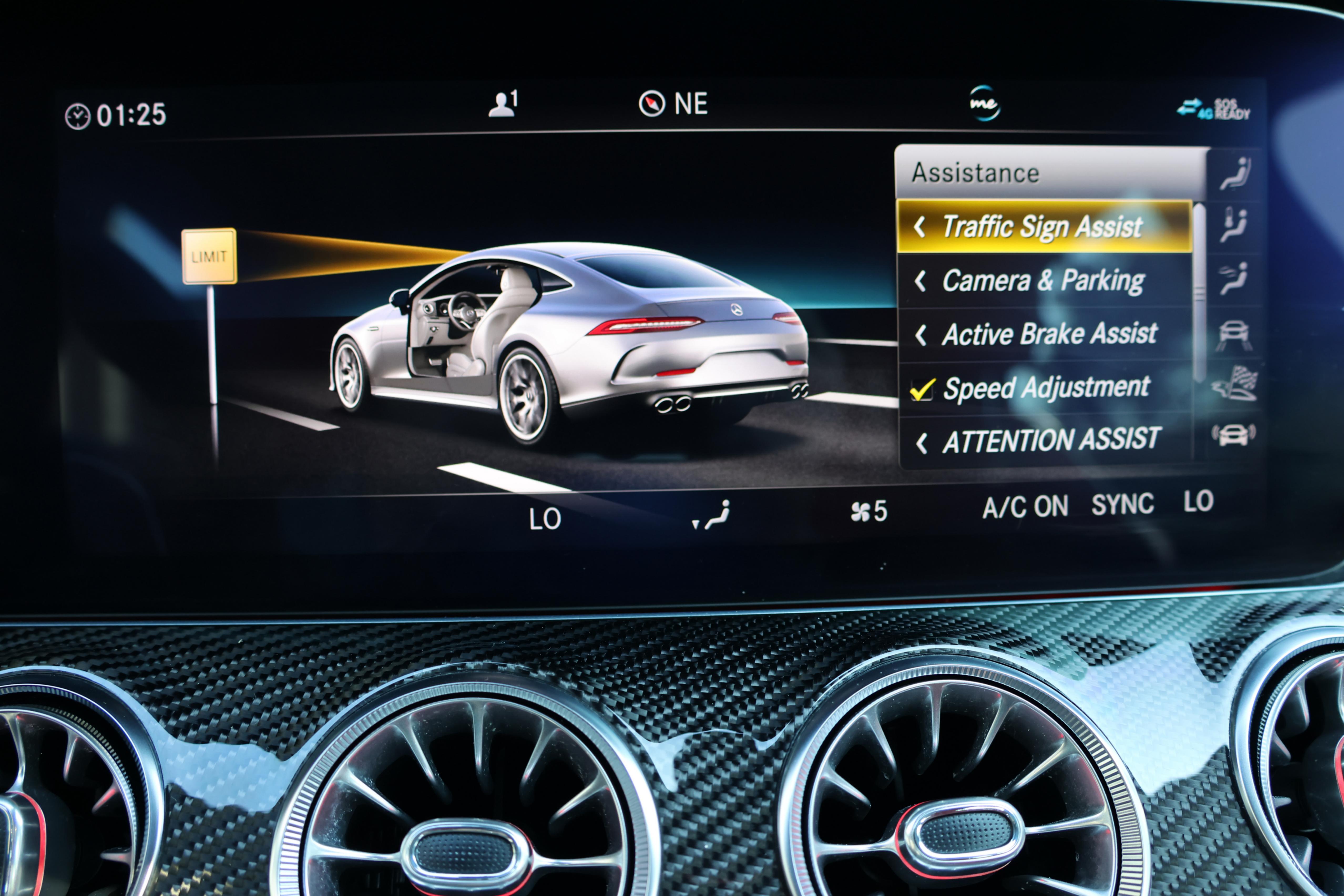
Task: Toggle the SYNC climate button
Action: pos(1122,505)
